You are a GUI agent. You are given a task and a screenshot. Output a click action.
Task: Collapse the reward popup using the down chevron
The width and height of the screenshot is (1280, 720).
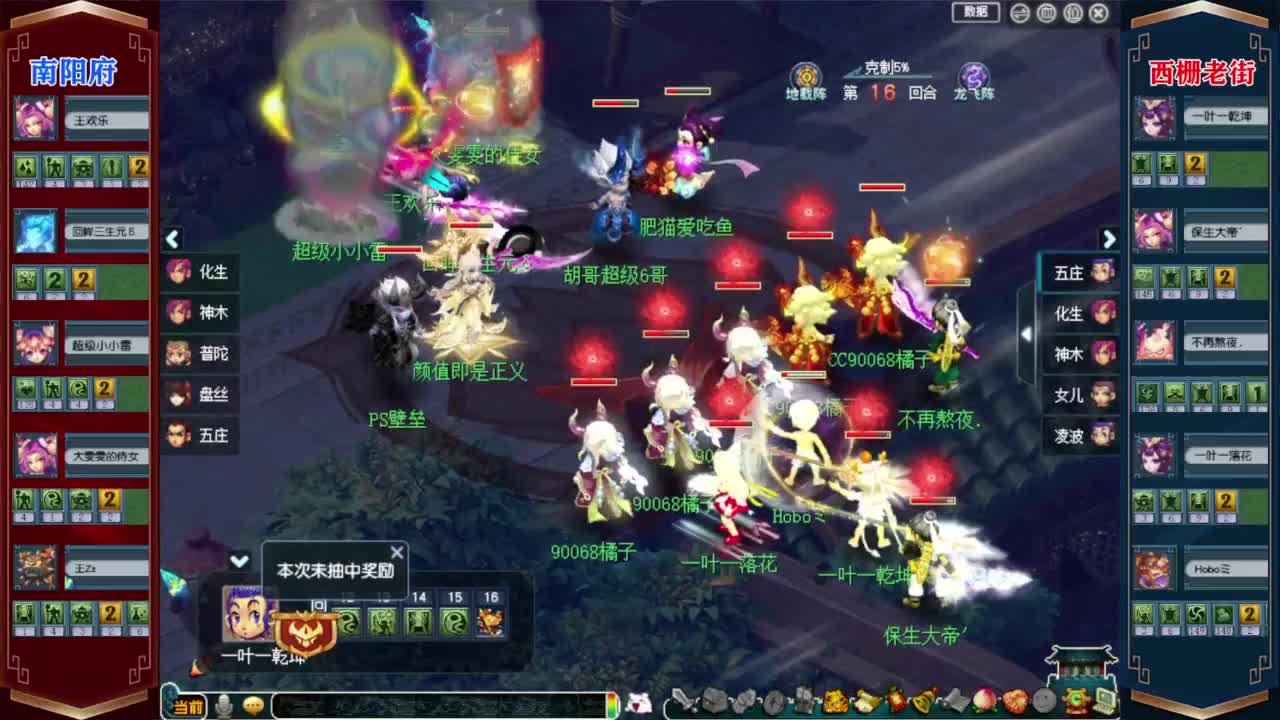click(x=238, y=561)
